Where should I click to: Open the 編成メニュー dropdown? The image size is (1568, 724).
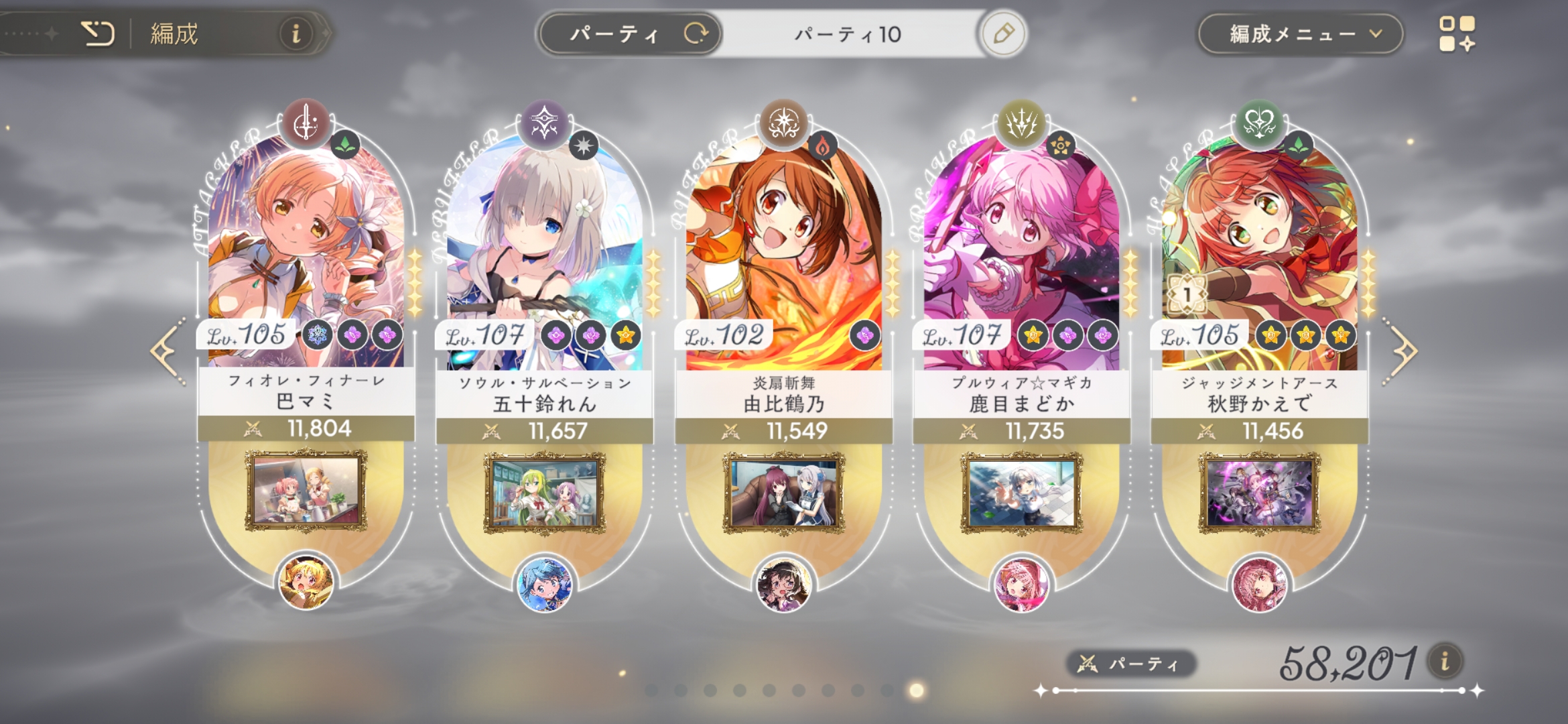(x=1300, y=34)
